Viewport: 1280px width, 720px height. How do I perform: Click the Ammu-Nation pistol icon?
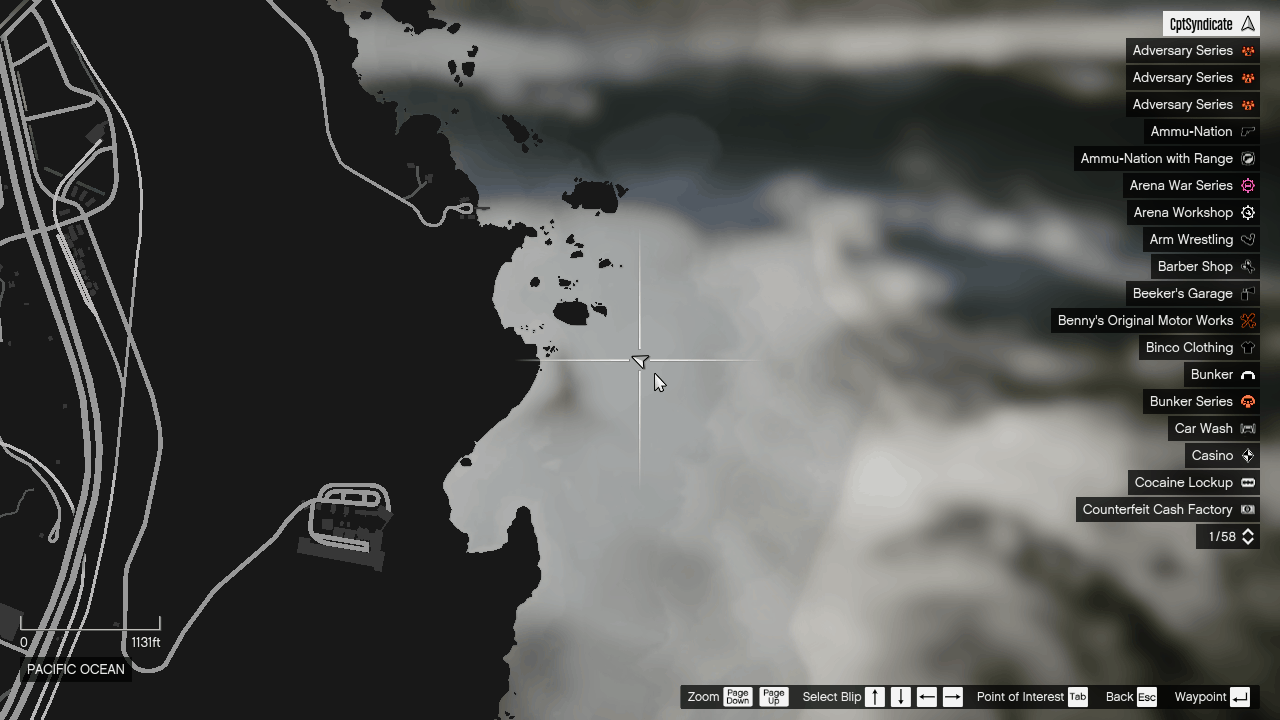point(1248,131)
